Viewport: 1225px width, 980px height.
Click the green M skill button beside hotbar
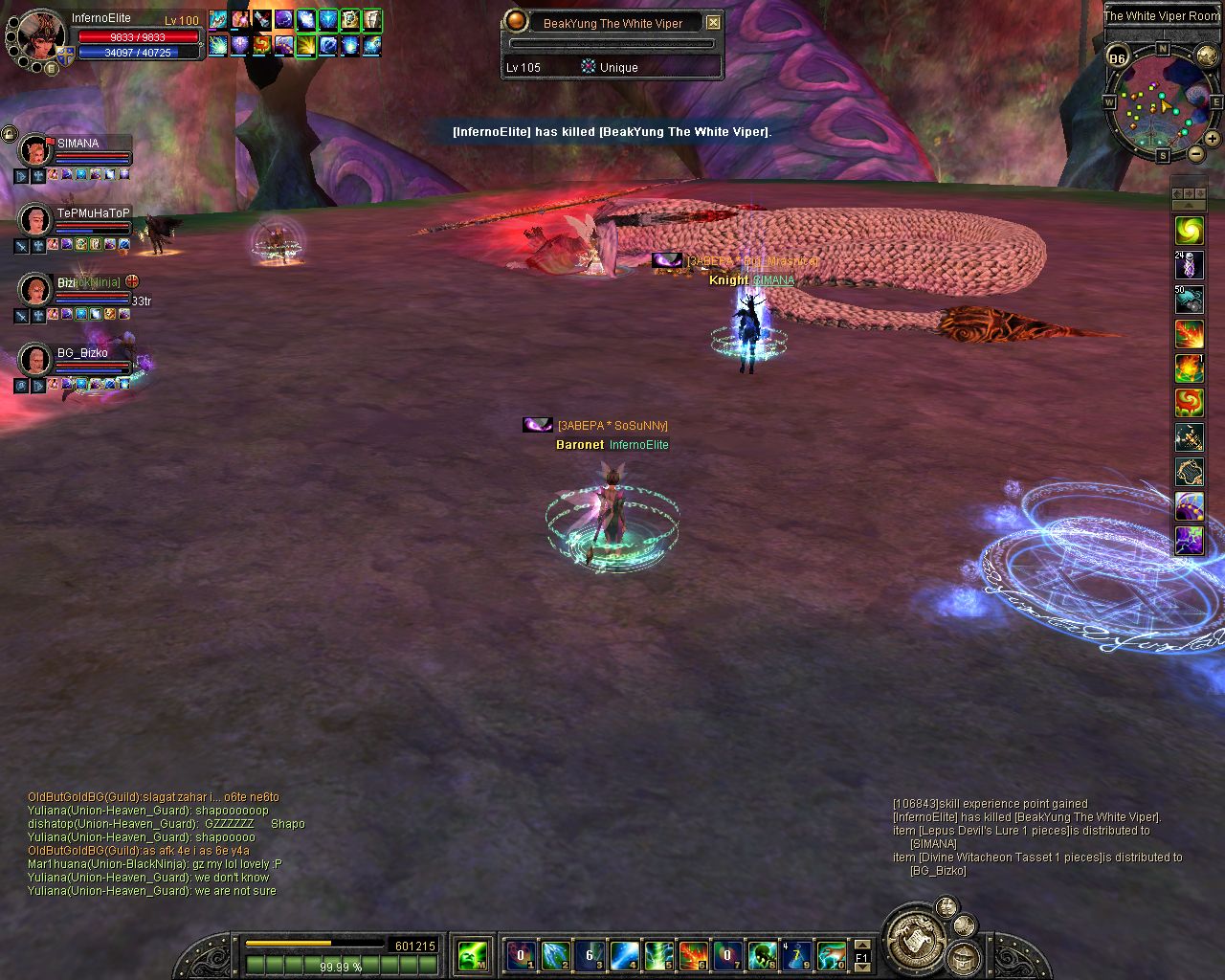tap(472, 954)
